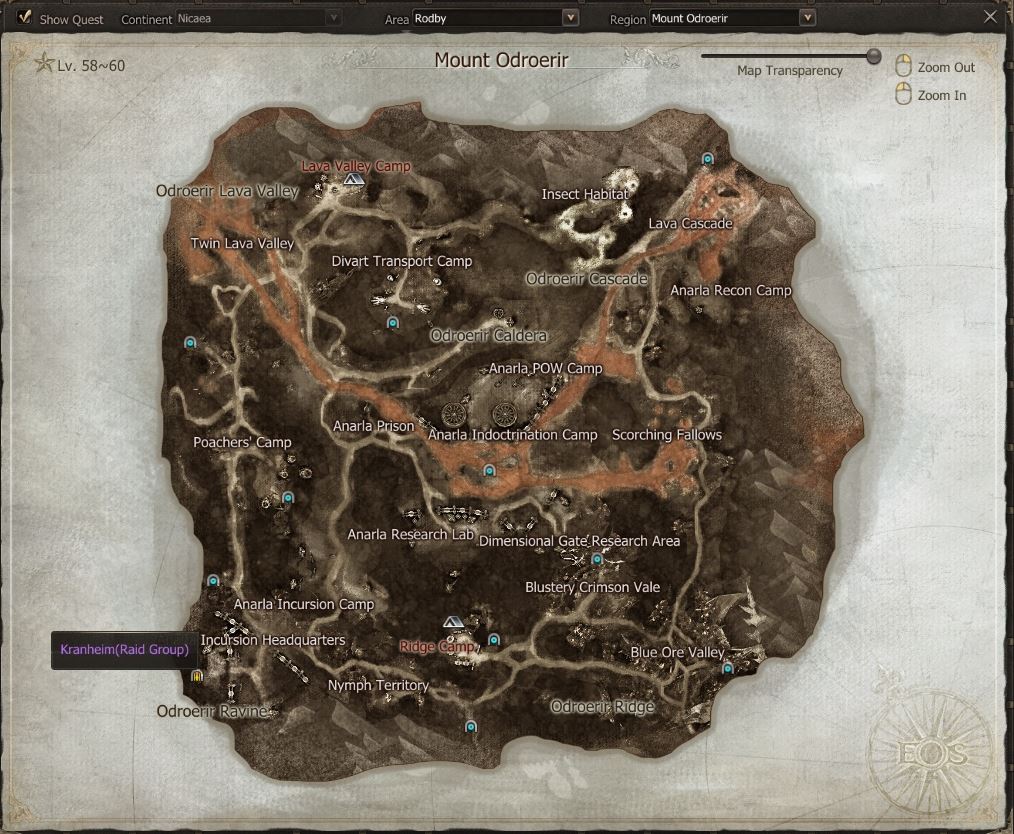Click the Zoom Out control
Screen dimensions: 1014x834
(x=903, y=67)
